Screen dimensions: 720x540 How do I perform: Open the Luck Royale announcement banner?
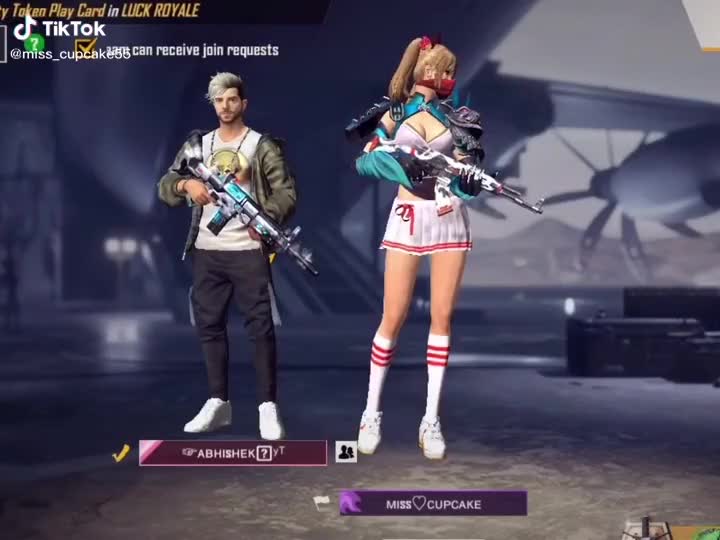coord(150,10)
